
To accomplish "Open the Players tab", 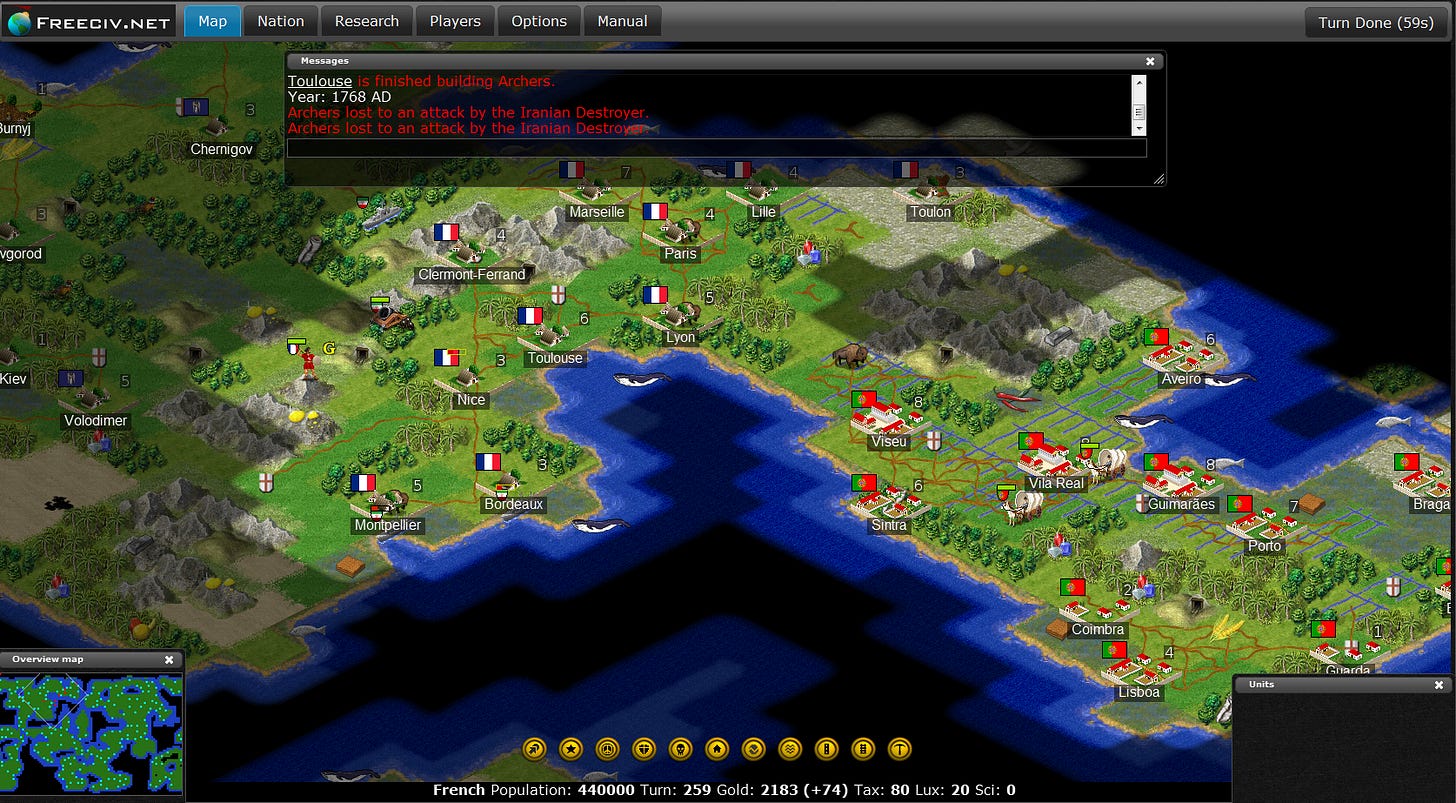I will point(454,20).
